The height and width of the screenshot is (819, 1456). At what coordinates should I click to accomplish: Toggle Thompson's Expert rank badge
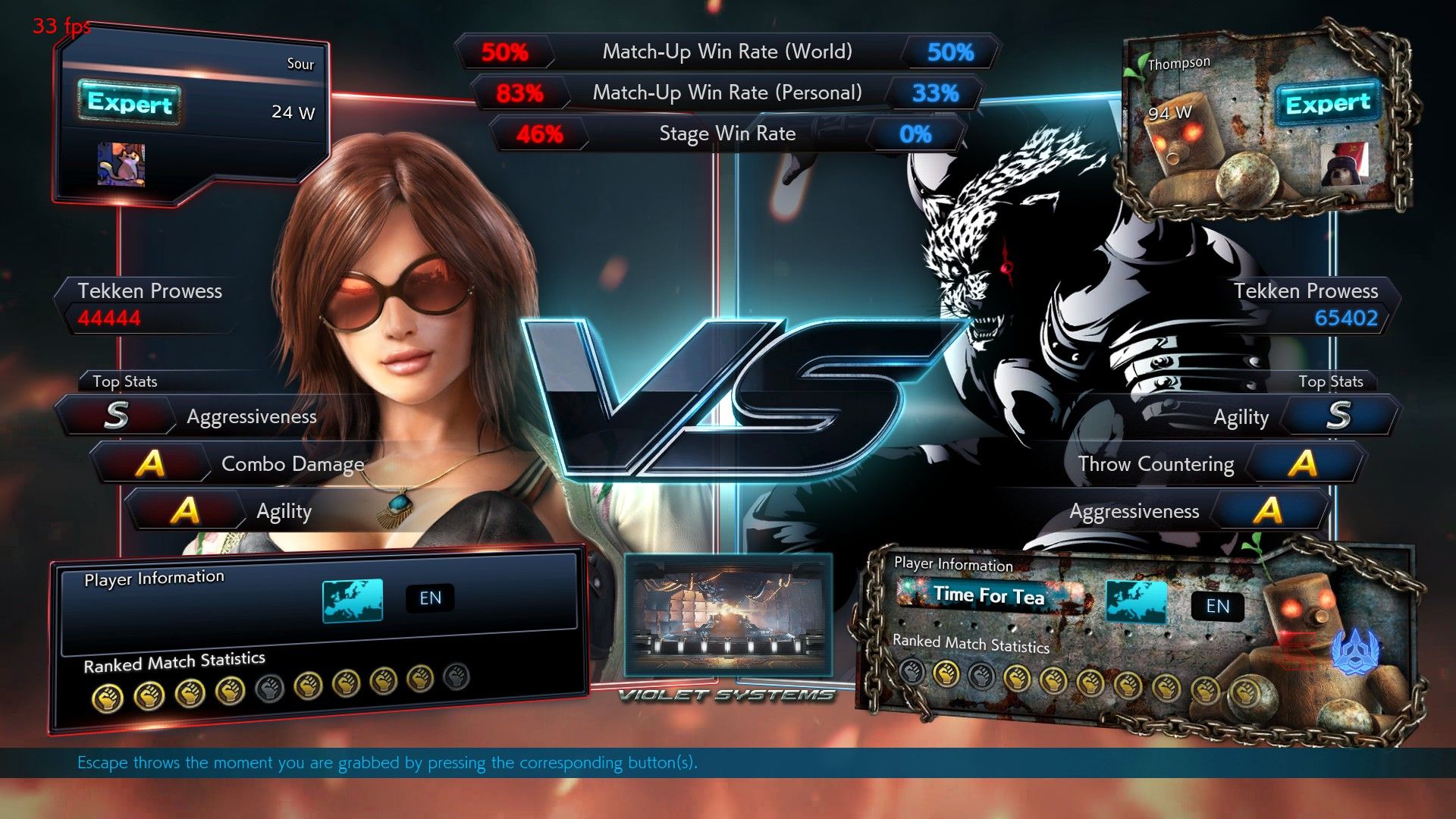pyautogui.click(x=1329, y=104)
